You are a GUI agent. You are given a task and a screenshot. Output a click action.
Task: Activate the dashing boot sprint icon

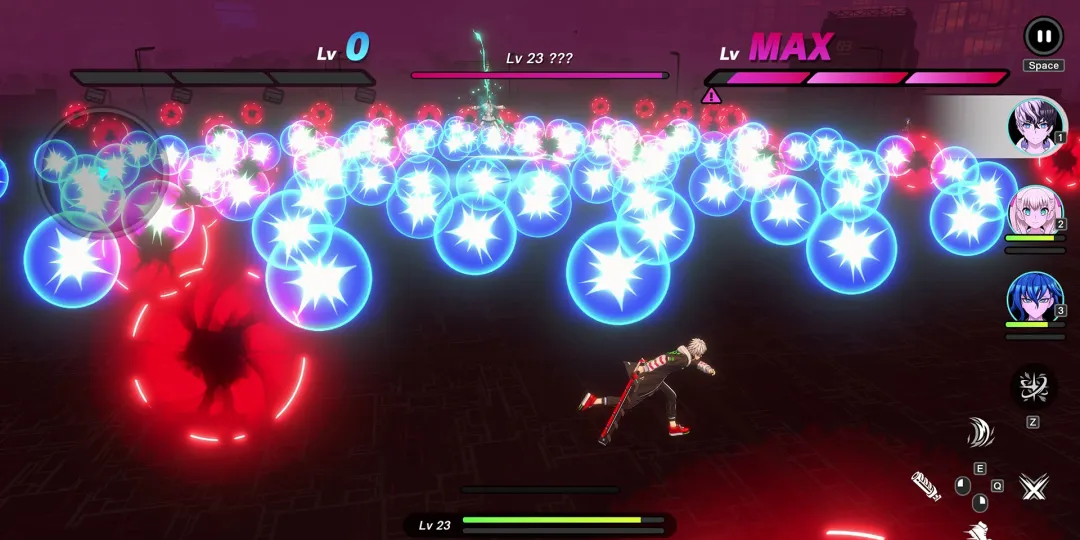(979, 530)
